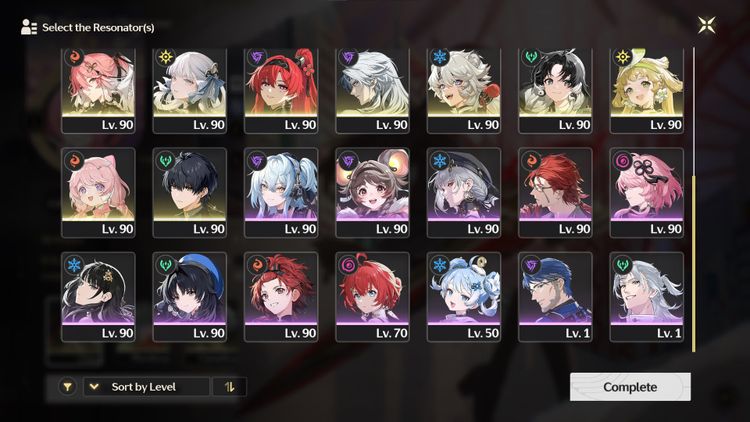The width and height of the screenshot is (750, 422).
Task: Select the blue twin-tailed Lv. 90 resonator
Action: click(281, 192)
